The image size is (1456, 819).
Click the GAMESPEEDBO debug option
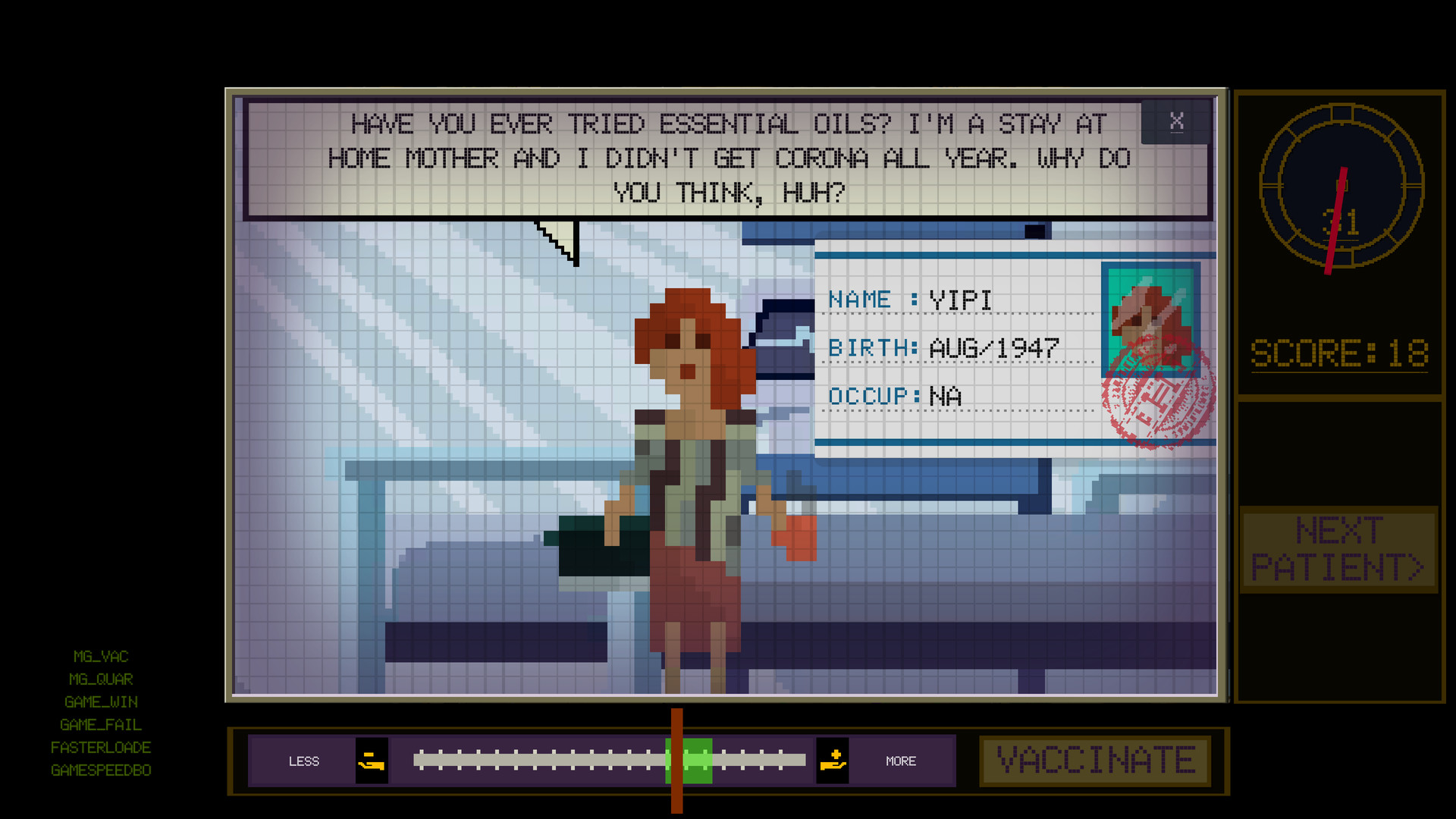(101, 770)
